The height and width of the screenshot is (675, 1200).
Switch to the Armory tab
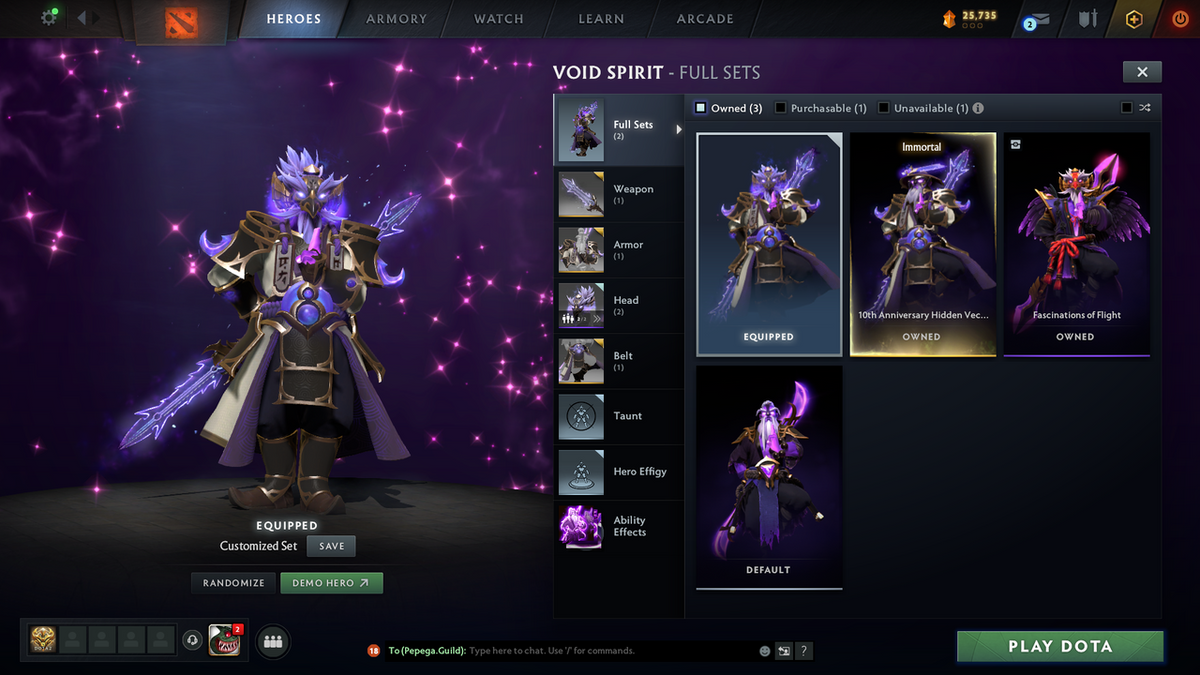point(396,19)
